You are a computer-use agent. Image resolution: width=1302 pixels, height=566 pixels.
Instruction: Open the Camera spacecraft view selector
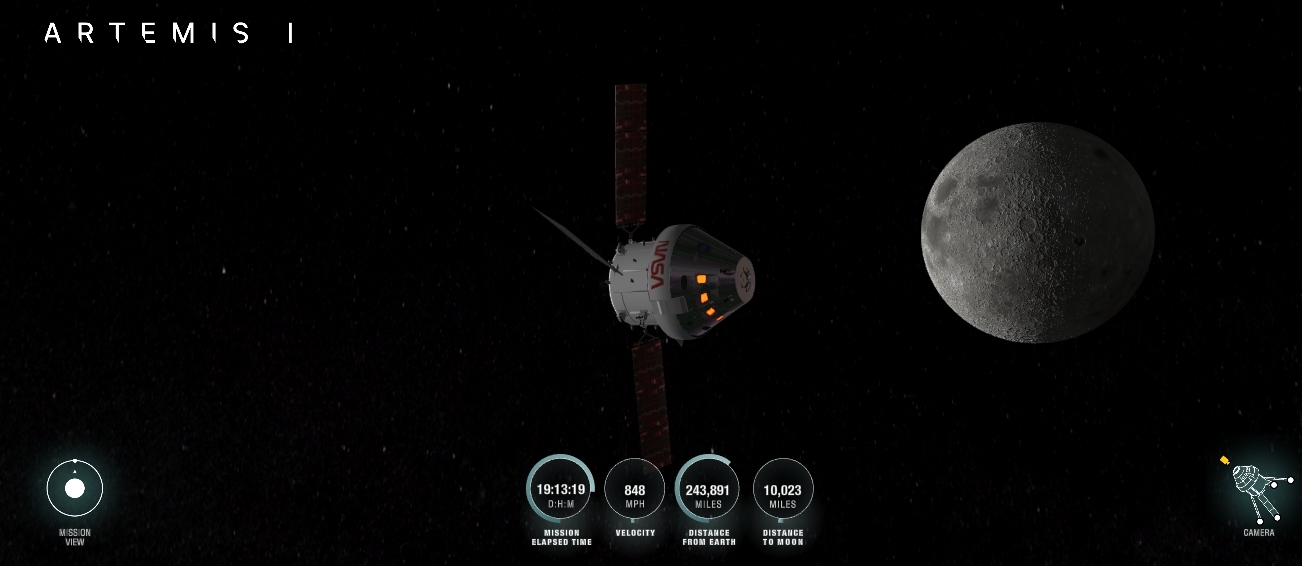pos(1256,492)
